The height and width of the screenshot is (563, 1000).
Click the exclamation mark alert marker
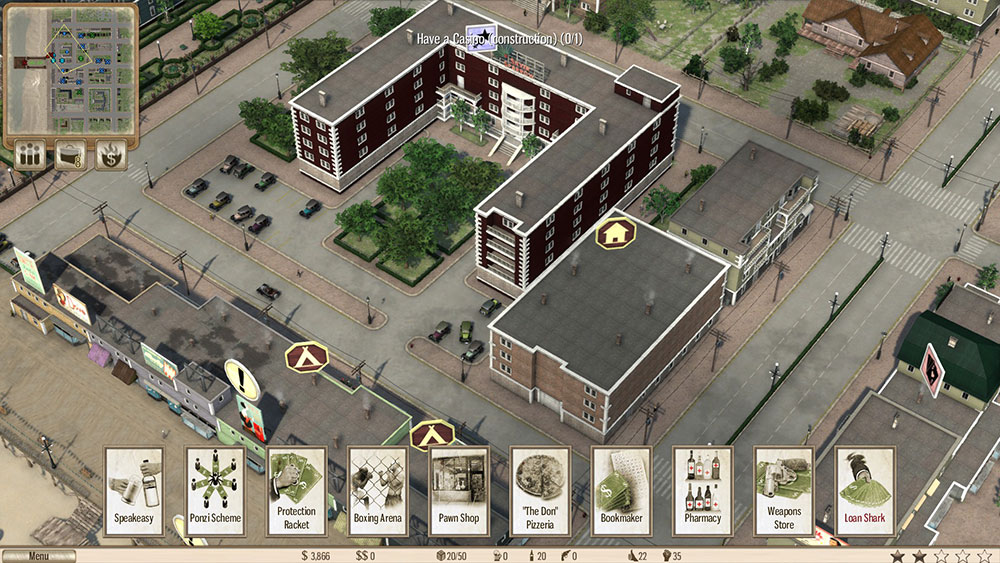(x=242, y=379)
